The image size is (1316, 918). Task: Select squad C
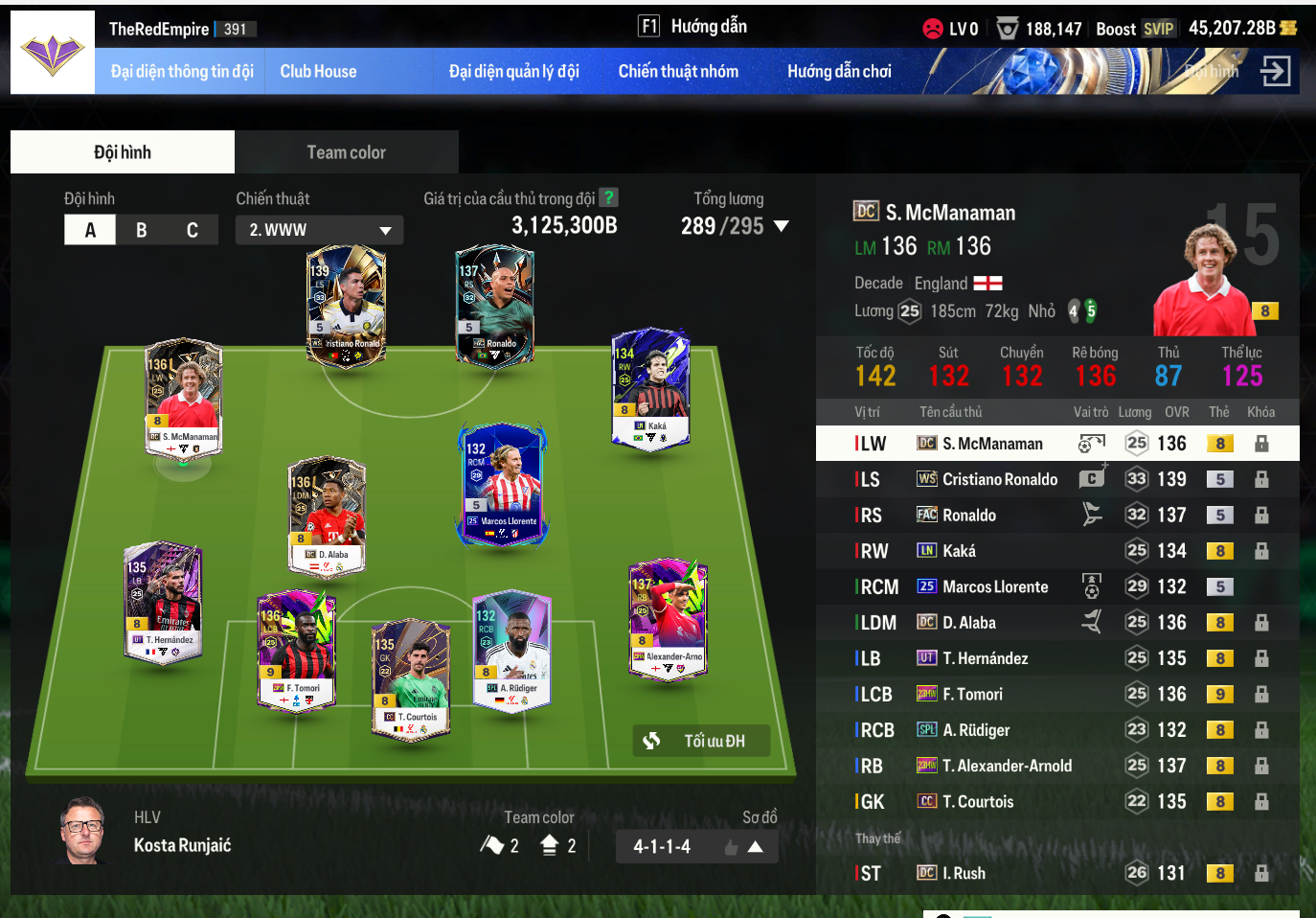click(193, 230)
